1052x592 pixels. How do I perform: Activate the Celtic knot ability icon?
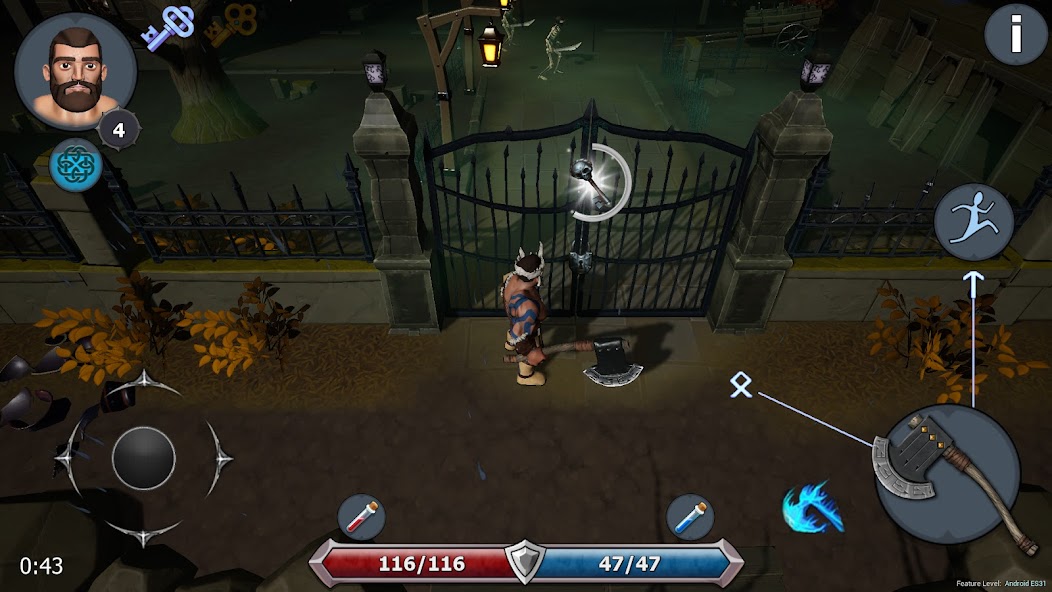point(76,165)
